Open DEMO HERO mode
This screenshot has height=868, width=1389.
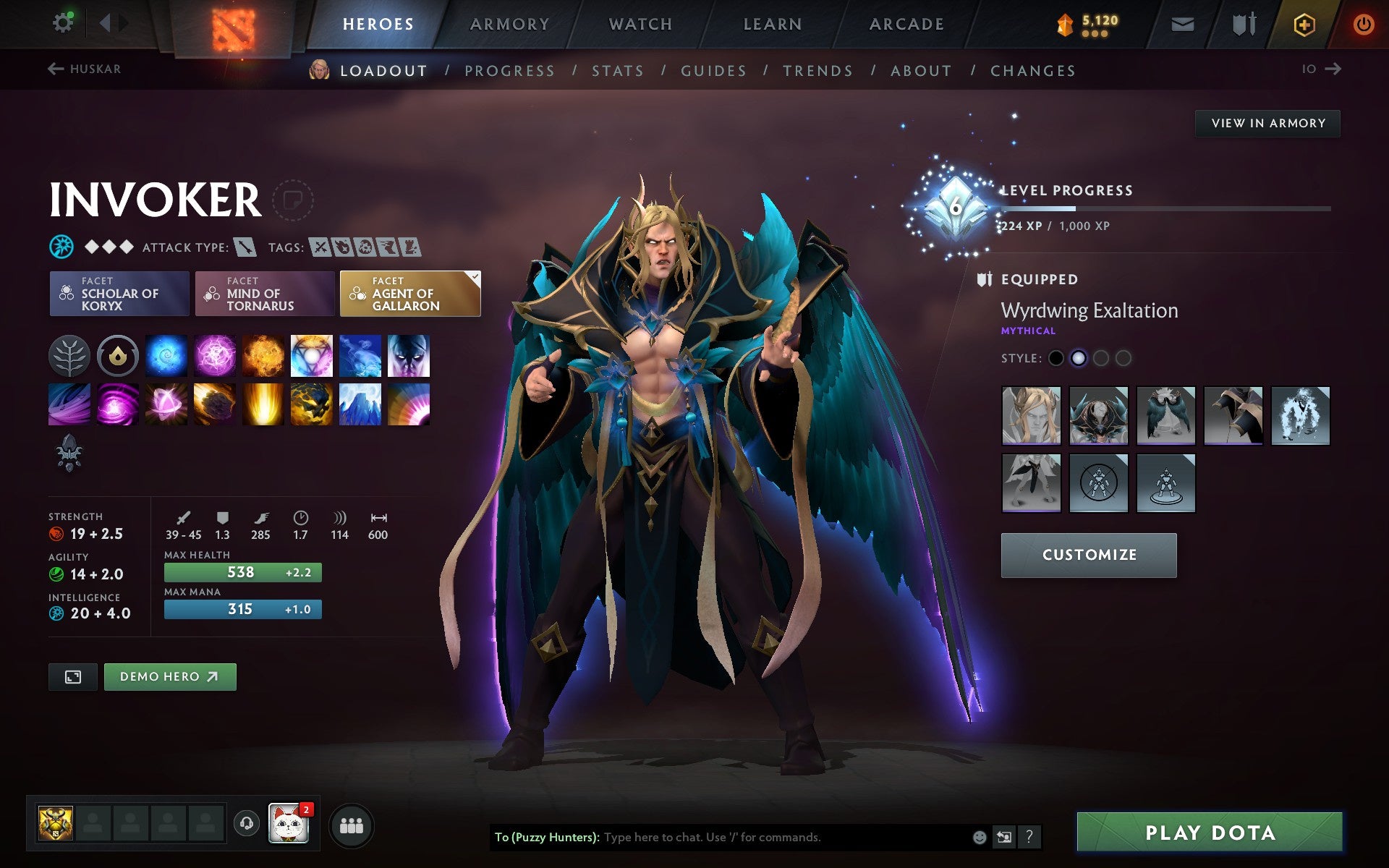(x=169, y=676)
